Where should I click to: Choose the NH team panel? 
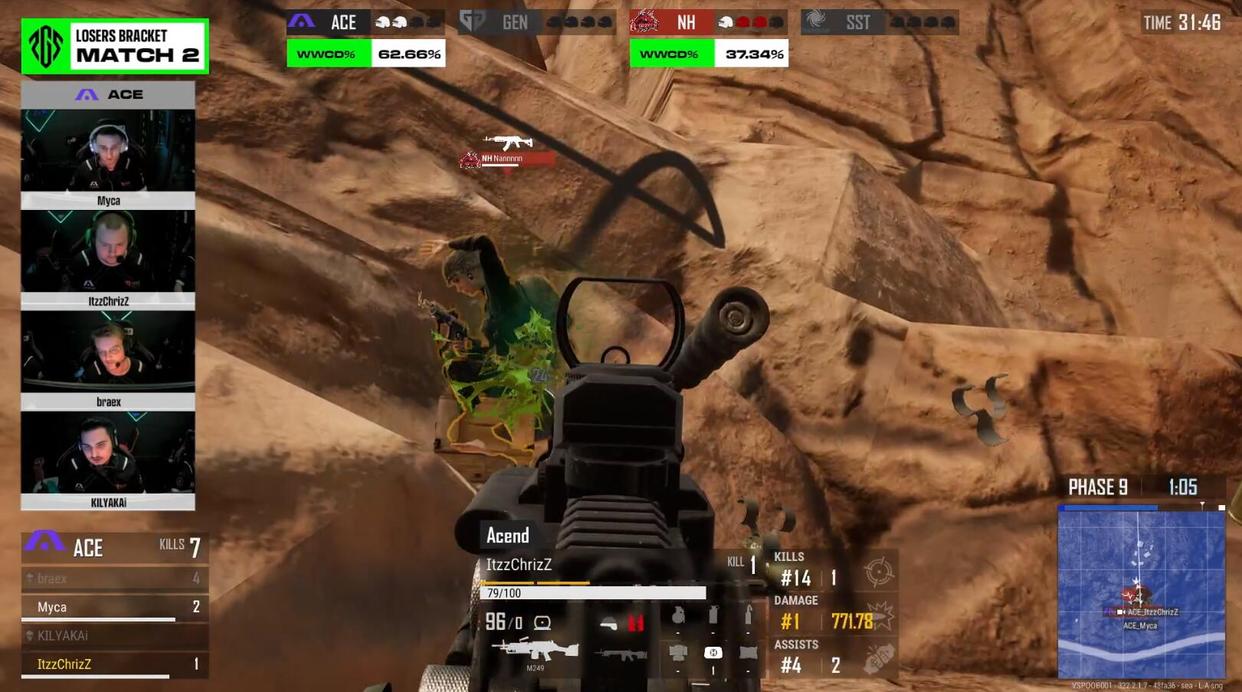point(709,22)
